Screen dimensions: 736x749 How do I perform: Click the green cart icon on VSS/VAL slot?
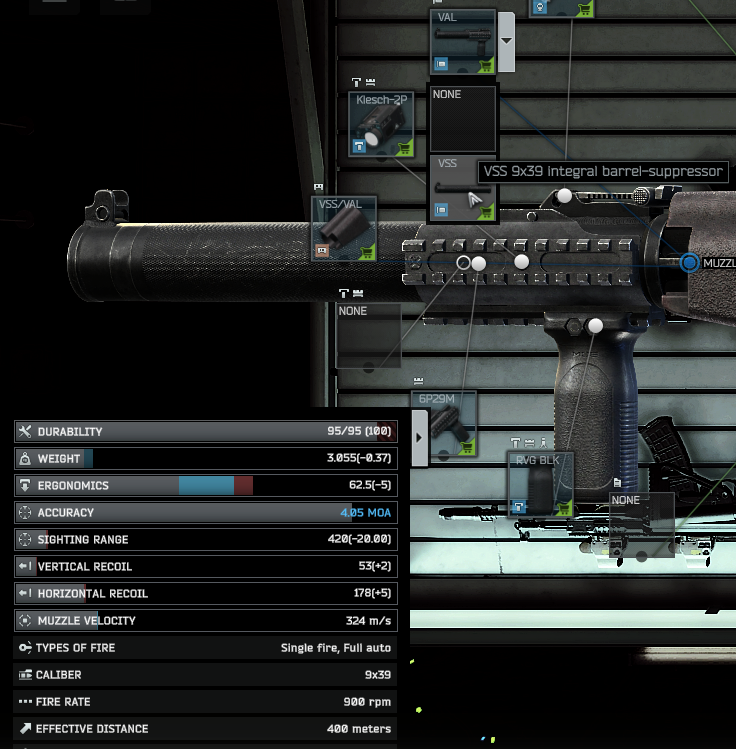click(367, 252)
